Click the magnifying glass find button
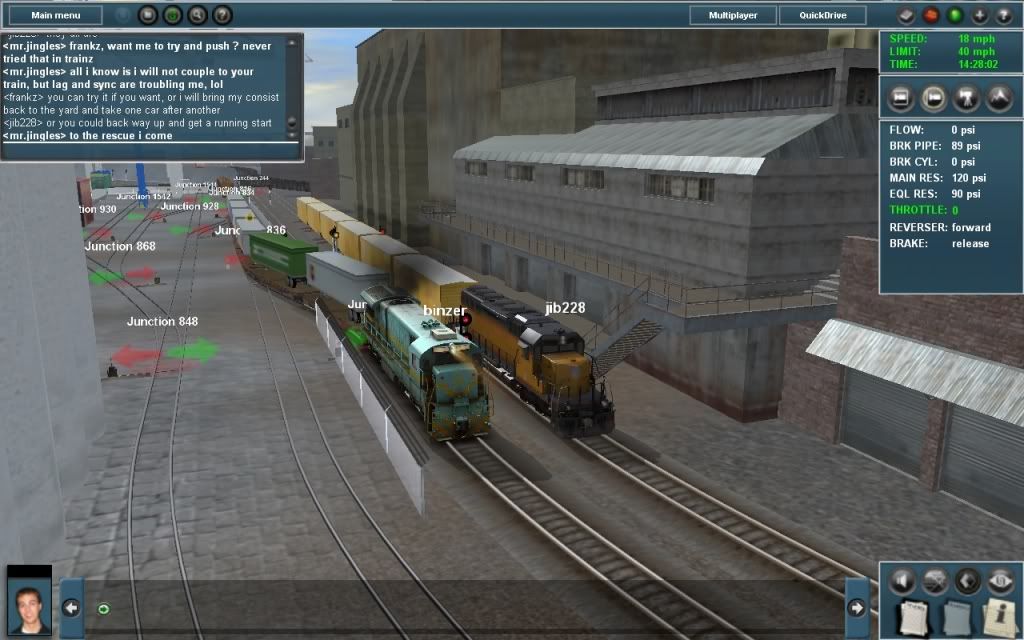 click(197, 15)
